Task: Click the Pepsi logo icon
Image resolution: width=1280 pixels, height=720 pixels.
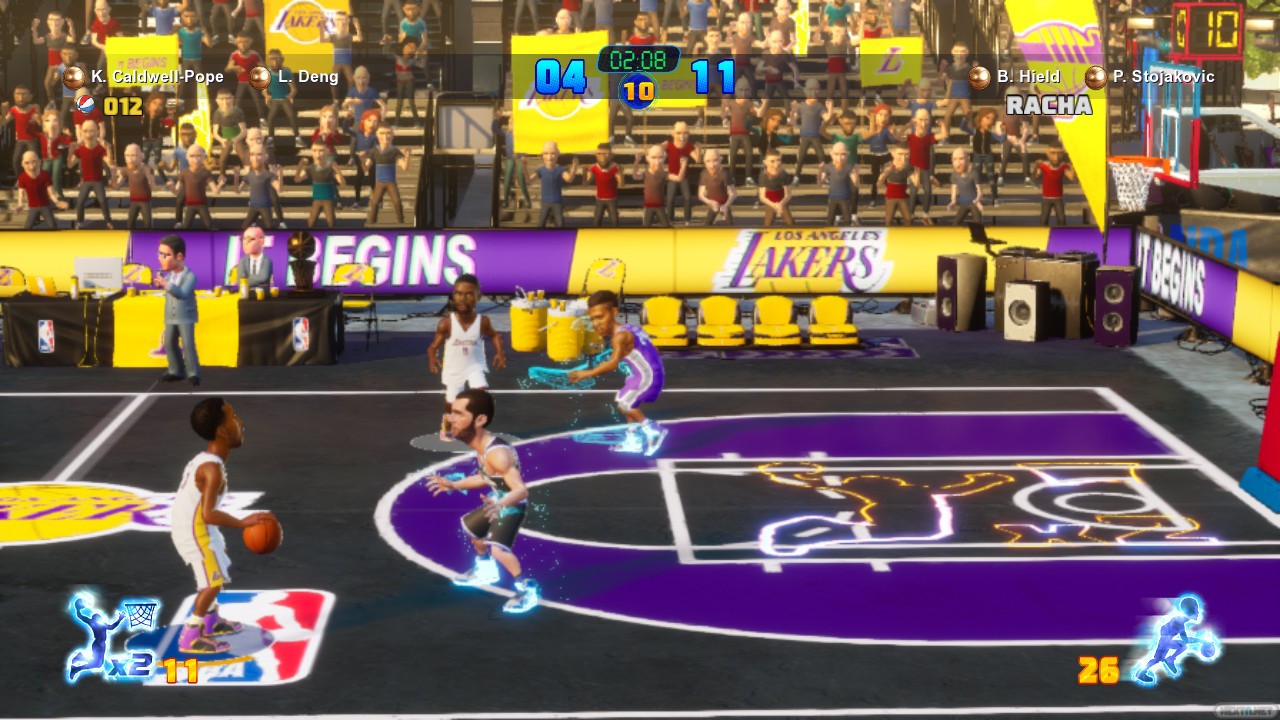Action: (86, 103)
